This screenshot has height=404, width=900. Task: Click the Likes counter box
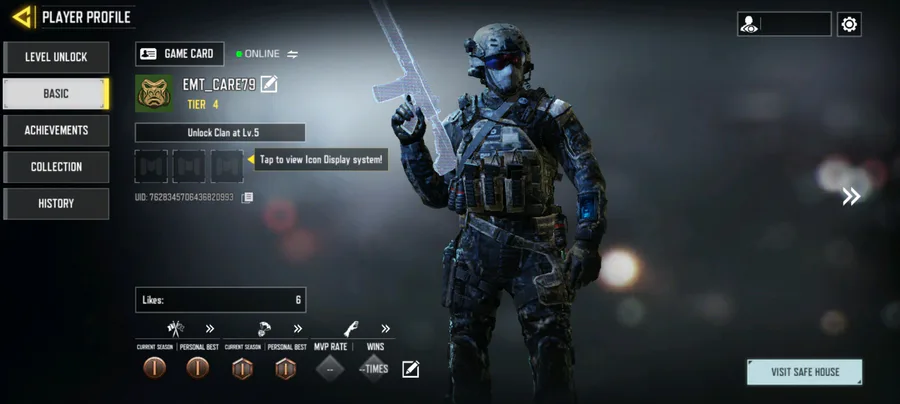coord(220,300)
